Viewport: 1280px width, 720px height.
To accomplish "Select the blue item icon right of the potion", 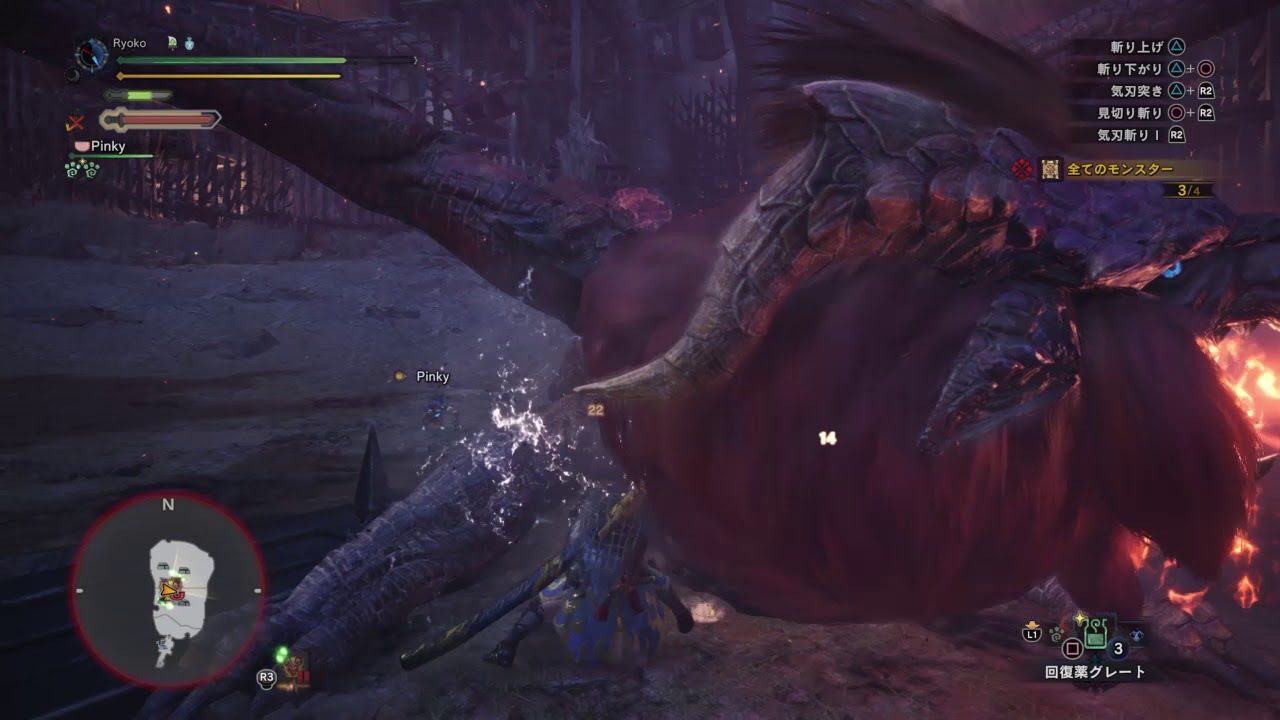I will pos(1137,634).
